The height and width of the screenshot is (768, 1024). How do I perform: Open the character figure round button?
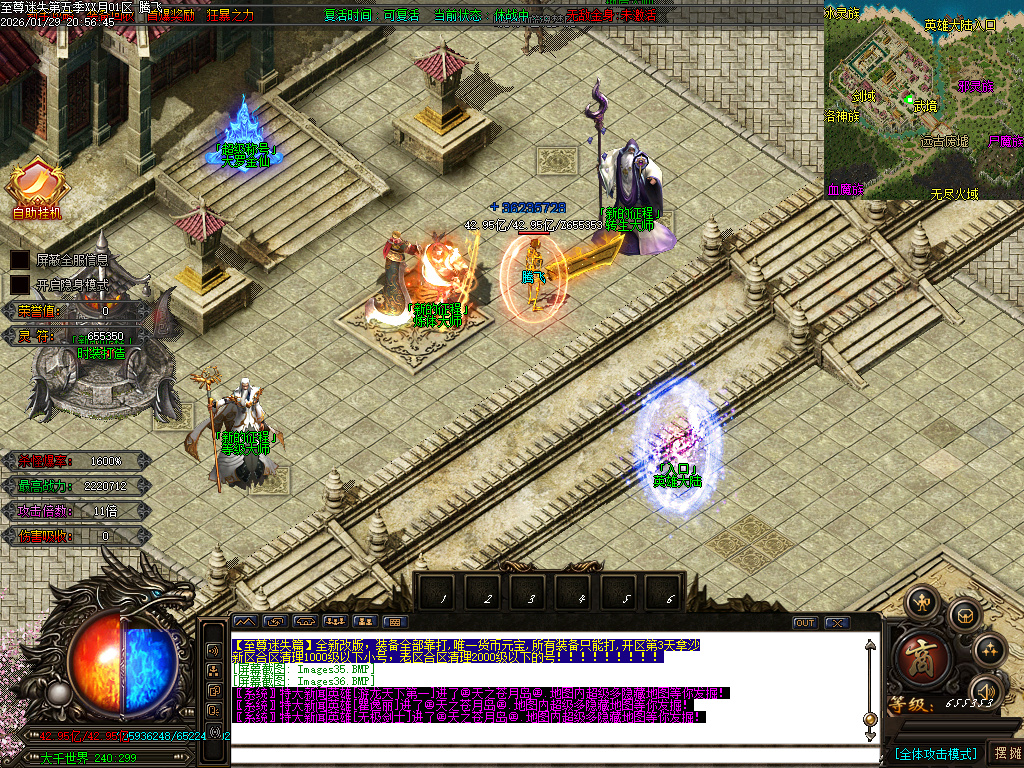921,602
